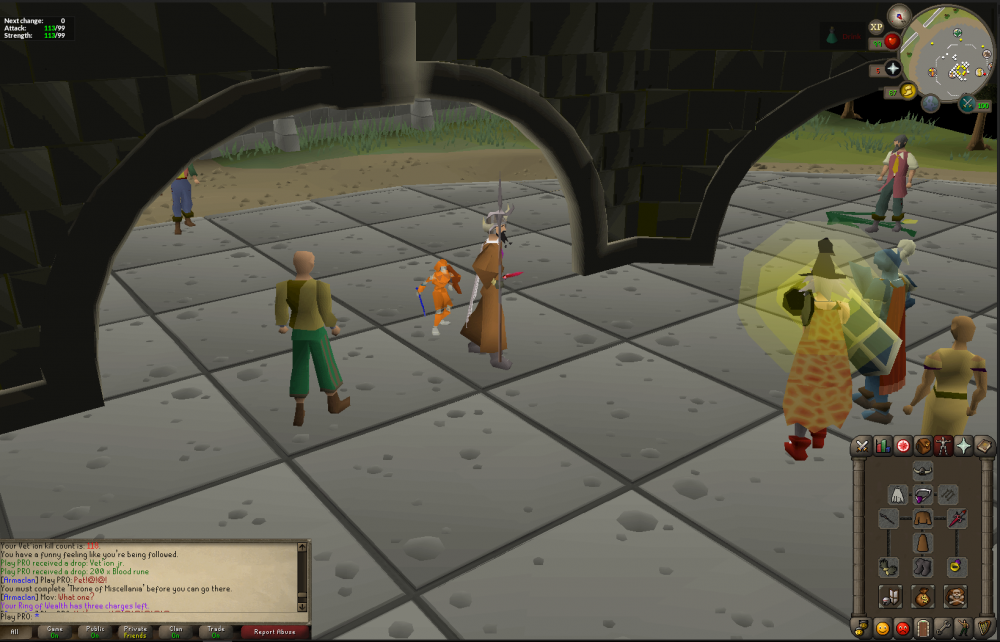Open the Magic spellbook tab

(984, 446)
